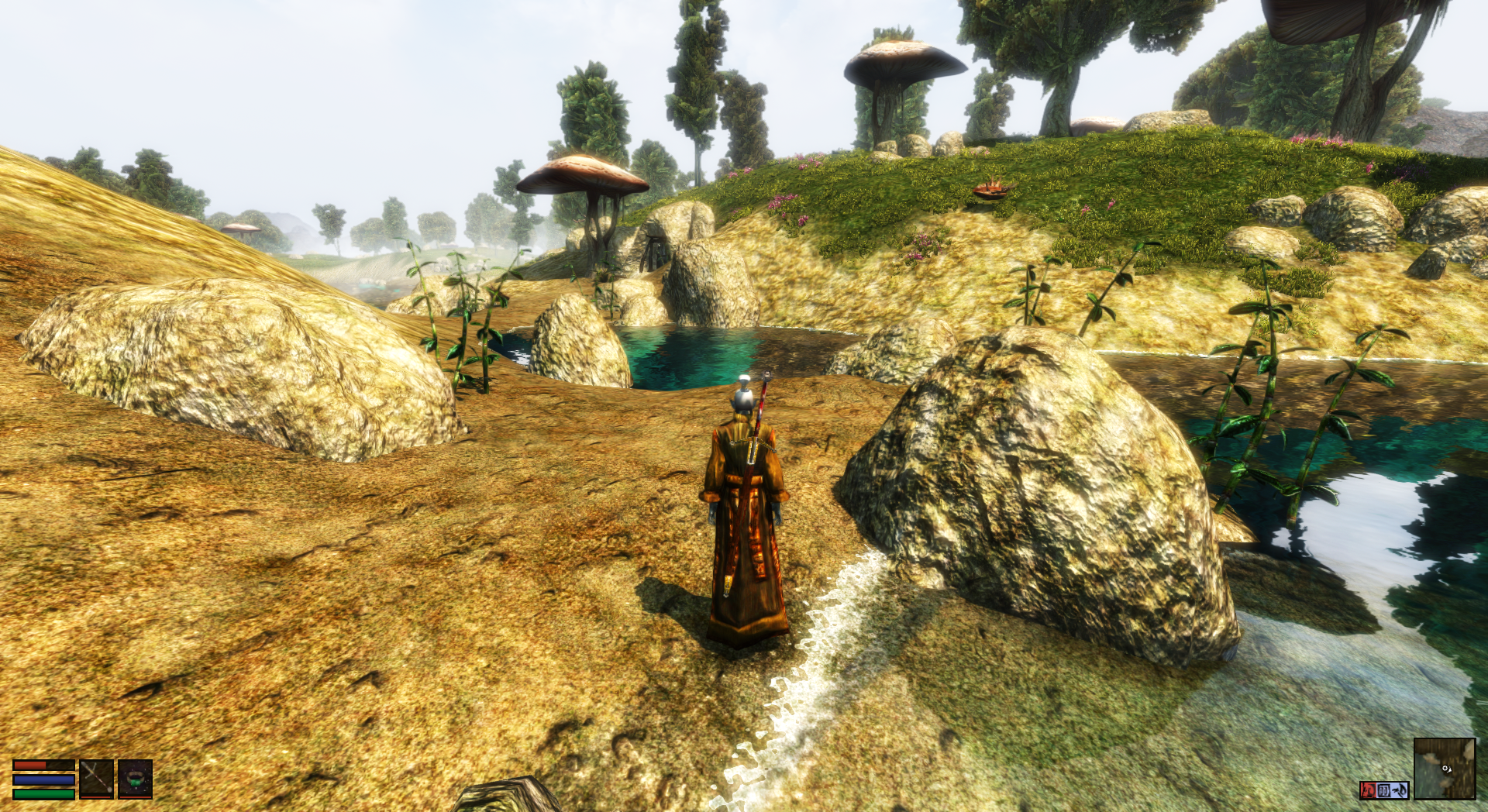
Task: Click the red active effect icon
Action: point(1368,790)
